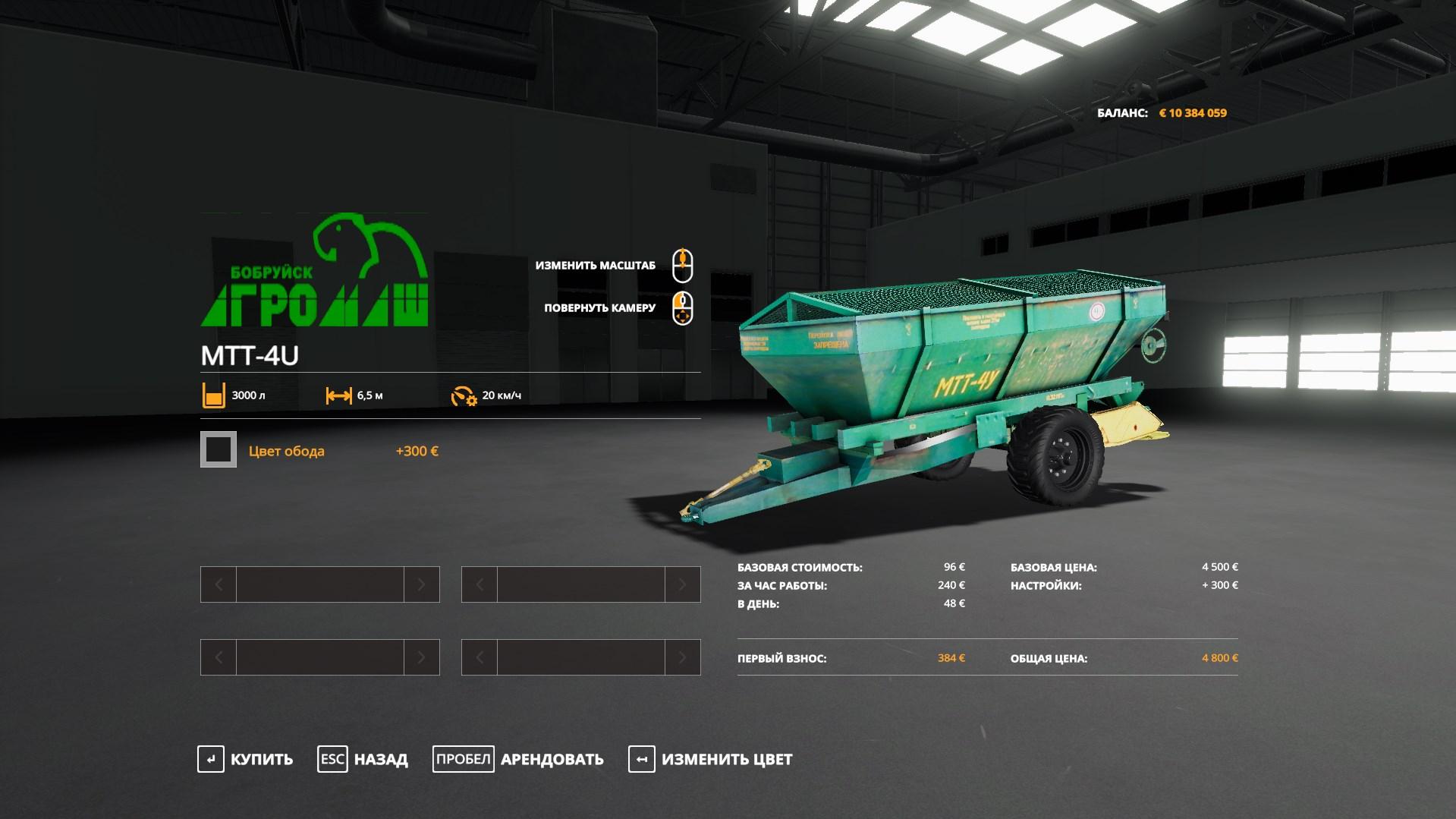Go back with the НАЗАД button

(x=363, y=759)
